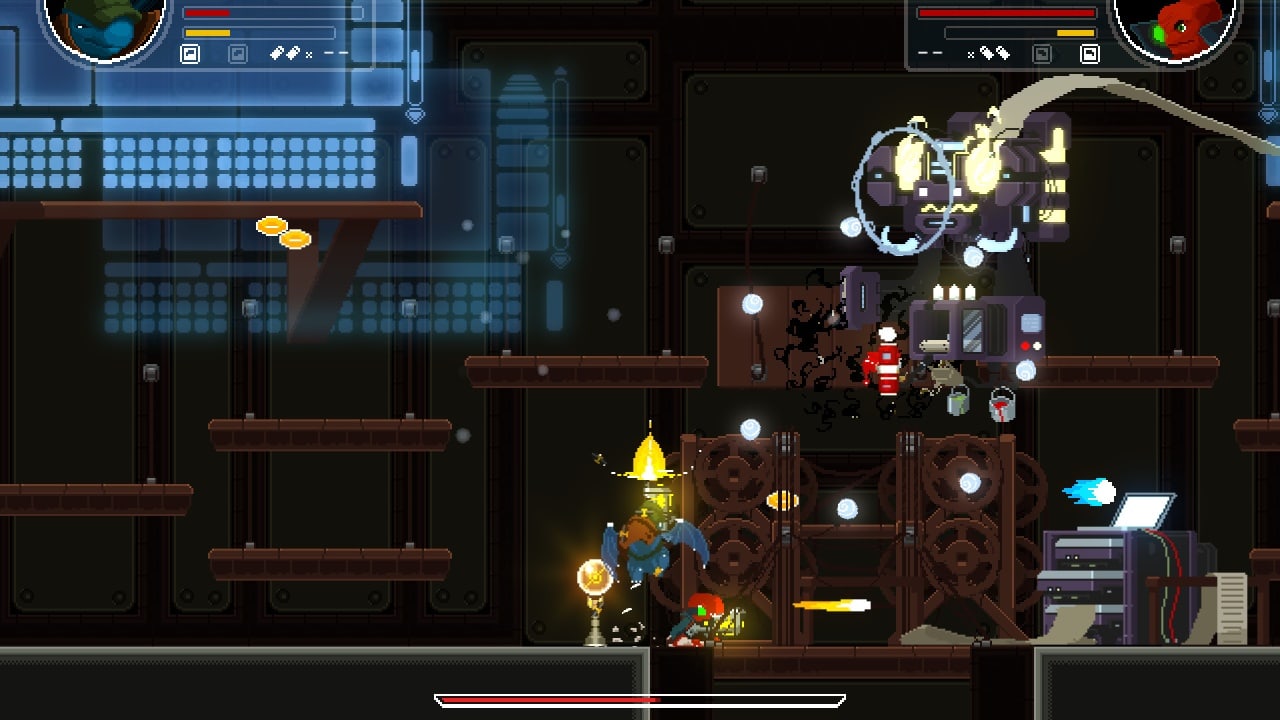Select red player's dimmed weapon slot
The height and width of the screenshot is (720, 1280).
1042,54
